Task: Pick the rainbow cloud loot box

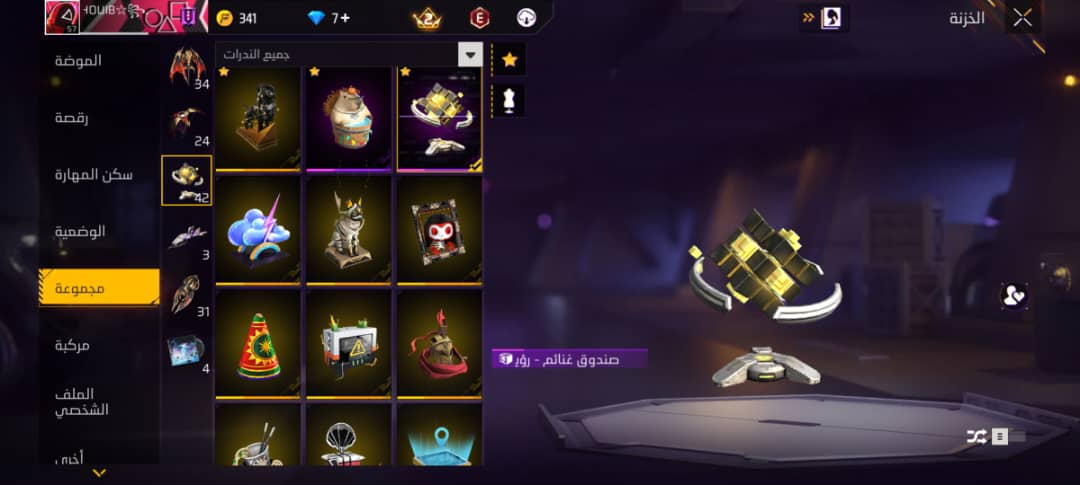Action: tap(258, 231)
